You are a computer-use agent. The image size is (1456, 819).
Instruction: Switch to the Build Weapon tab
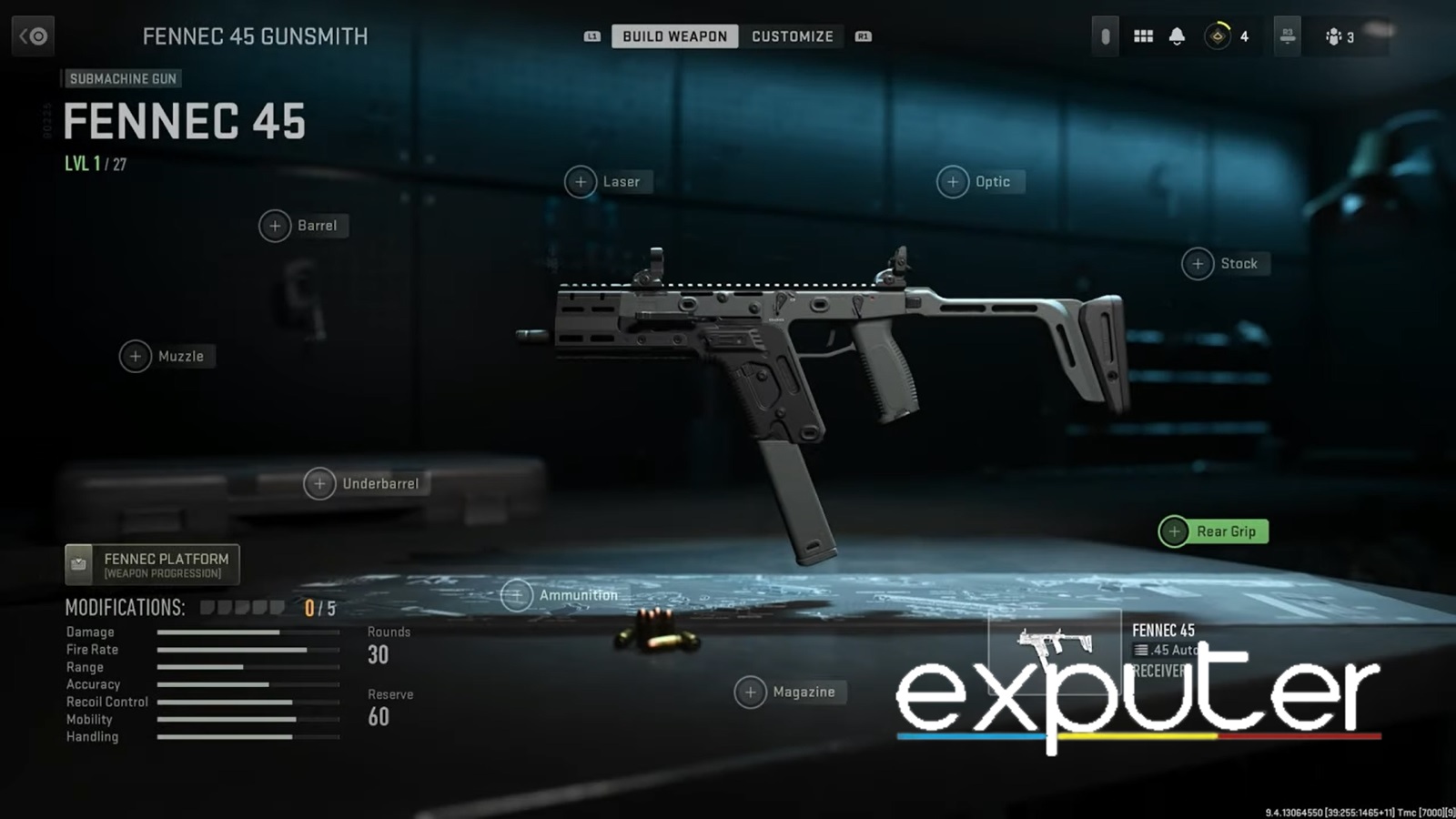674,36
